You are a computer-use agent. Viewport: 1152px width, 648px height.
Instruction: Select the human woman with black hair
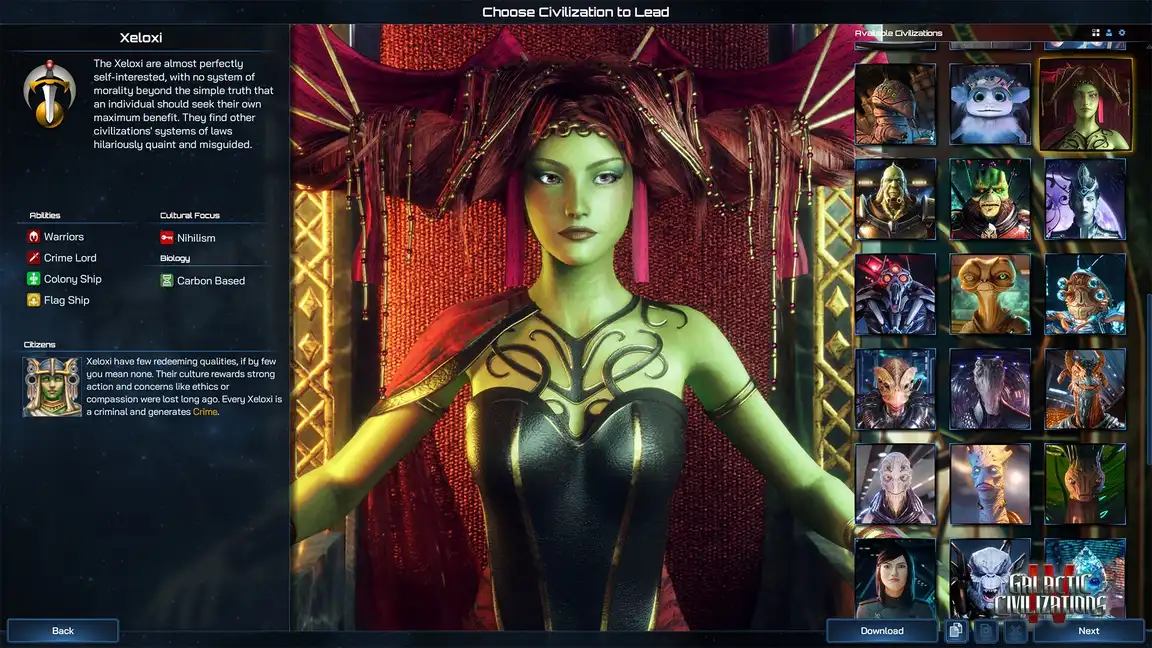click(x=895, y=578)
